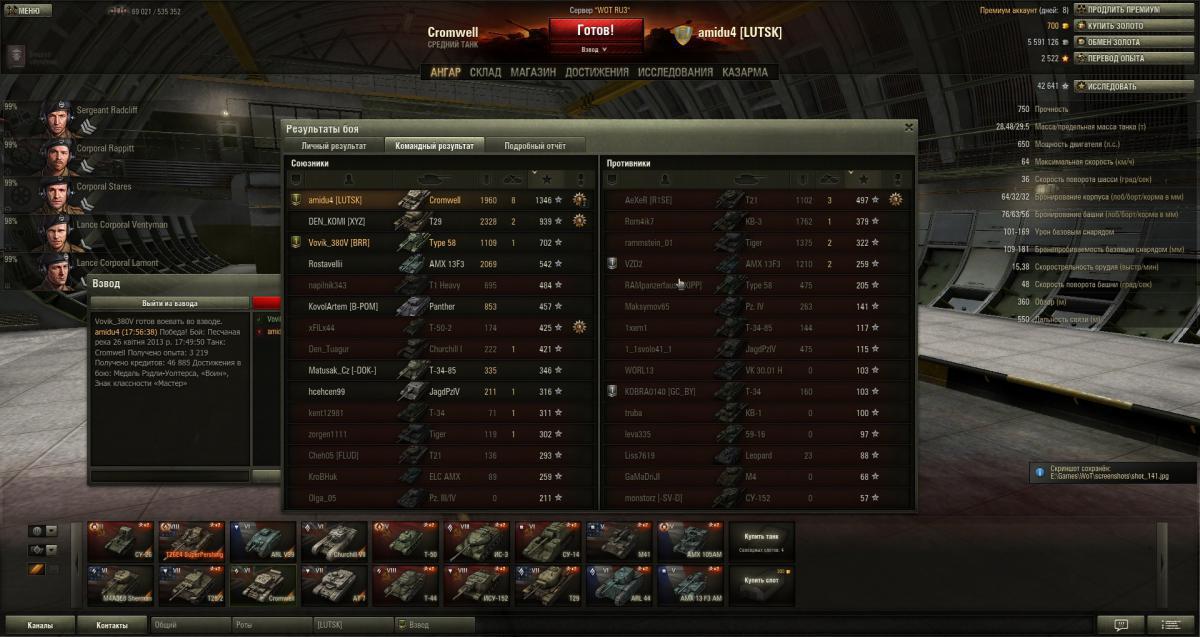The image size is (1200, 637).
Task: Click the ИССЛЕДОВАТЬ button
Action: [1110, 86]
